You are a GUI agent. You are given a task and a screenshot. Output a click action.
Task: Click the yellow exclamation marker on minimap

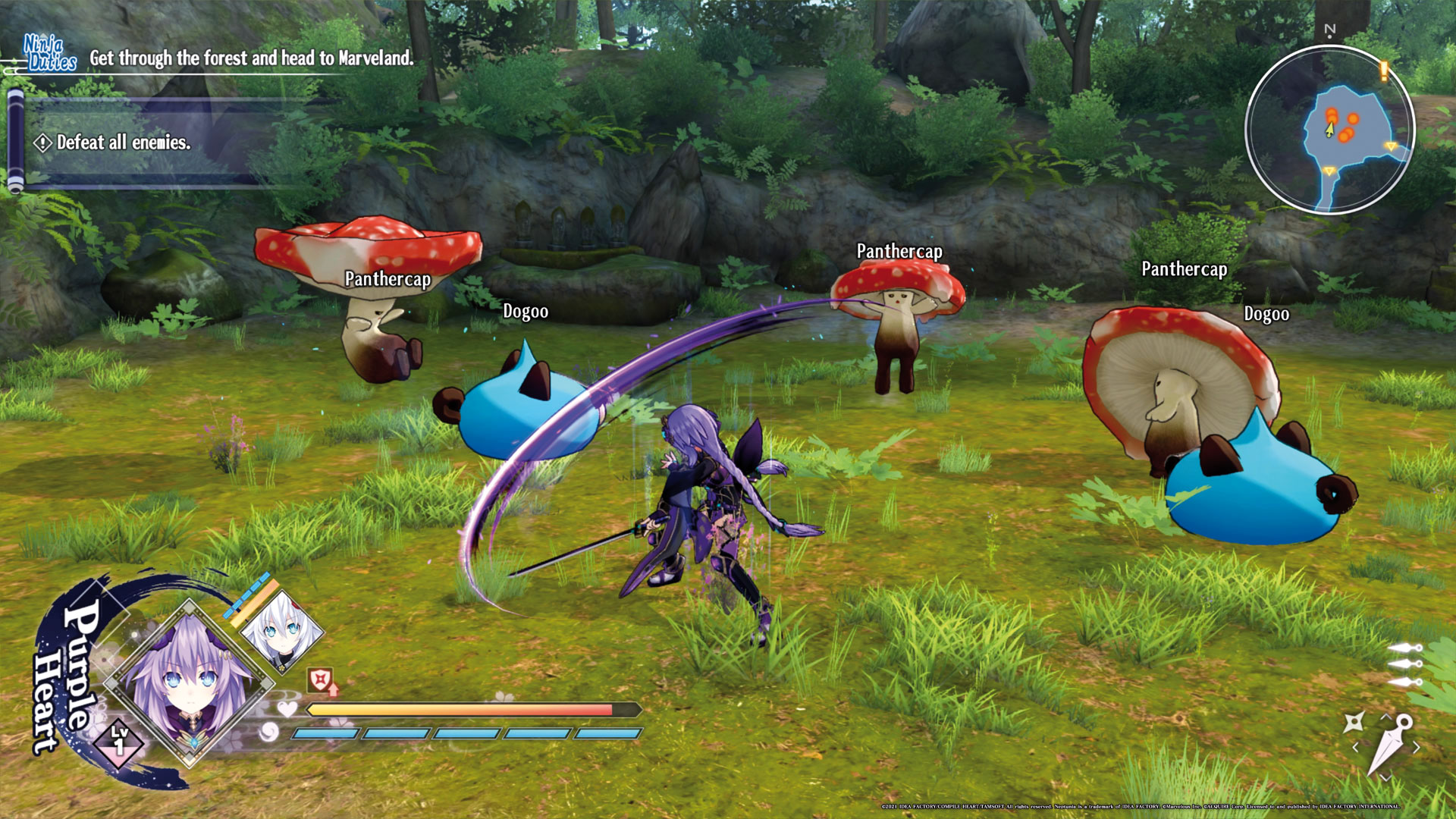pos(1384,71)
